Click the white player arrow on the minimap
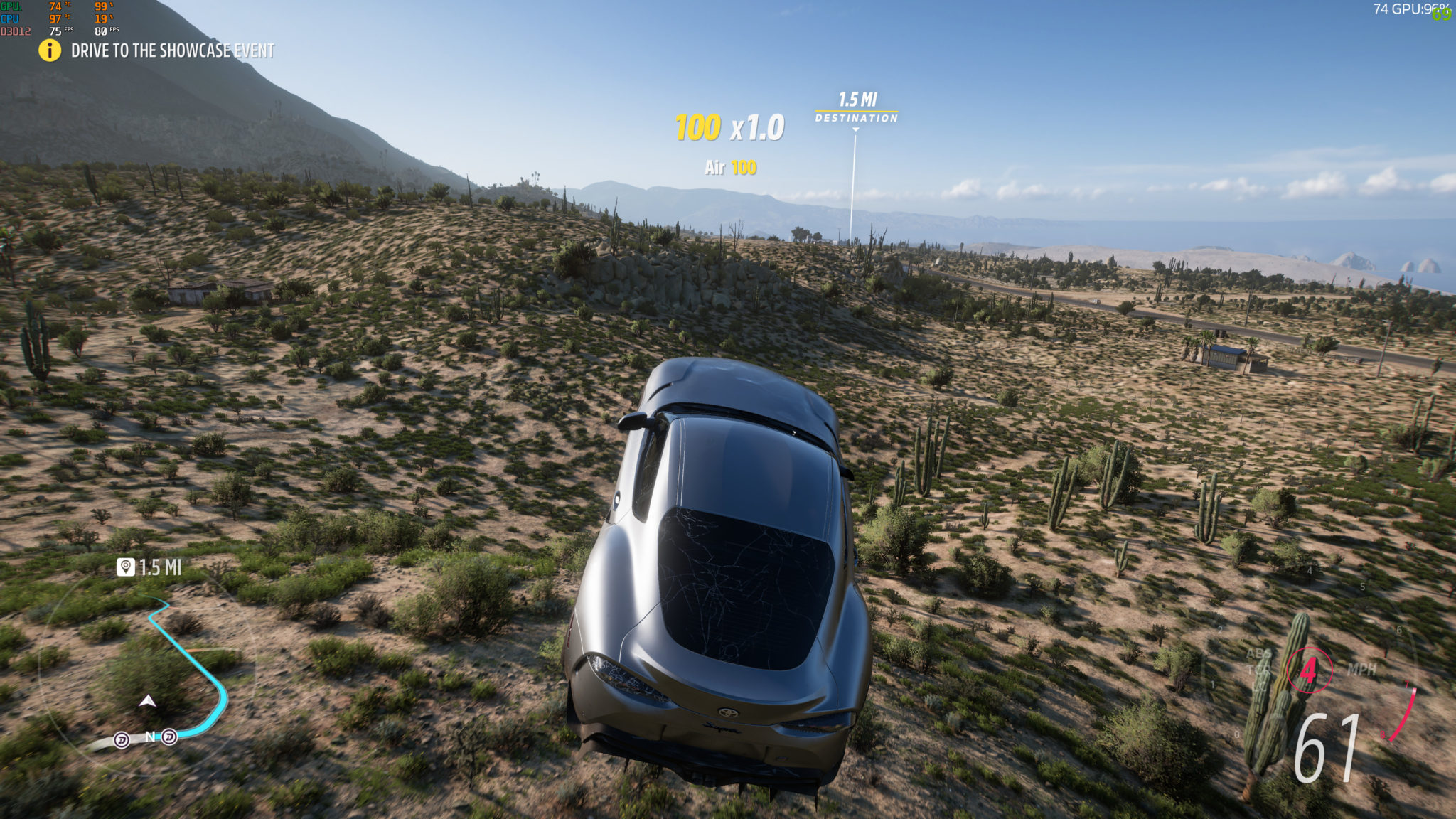 tap(148, 701)
